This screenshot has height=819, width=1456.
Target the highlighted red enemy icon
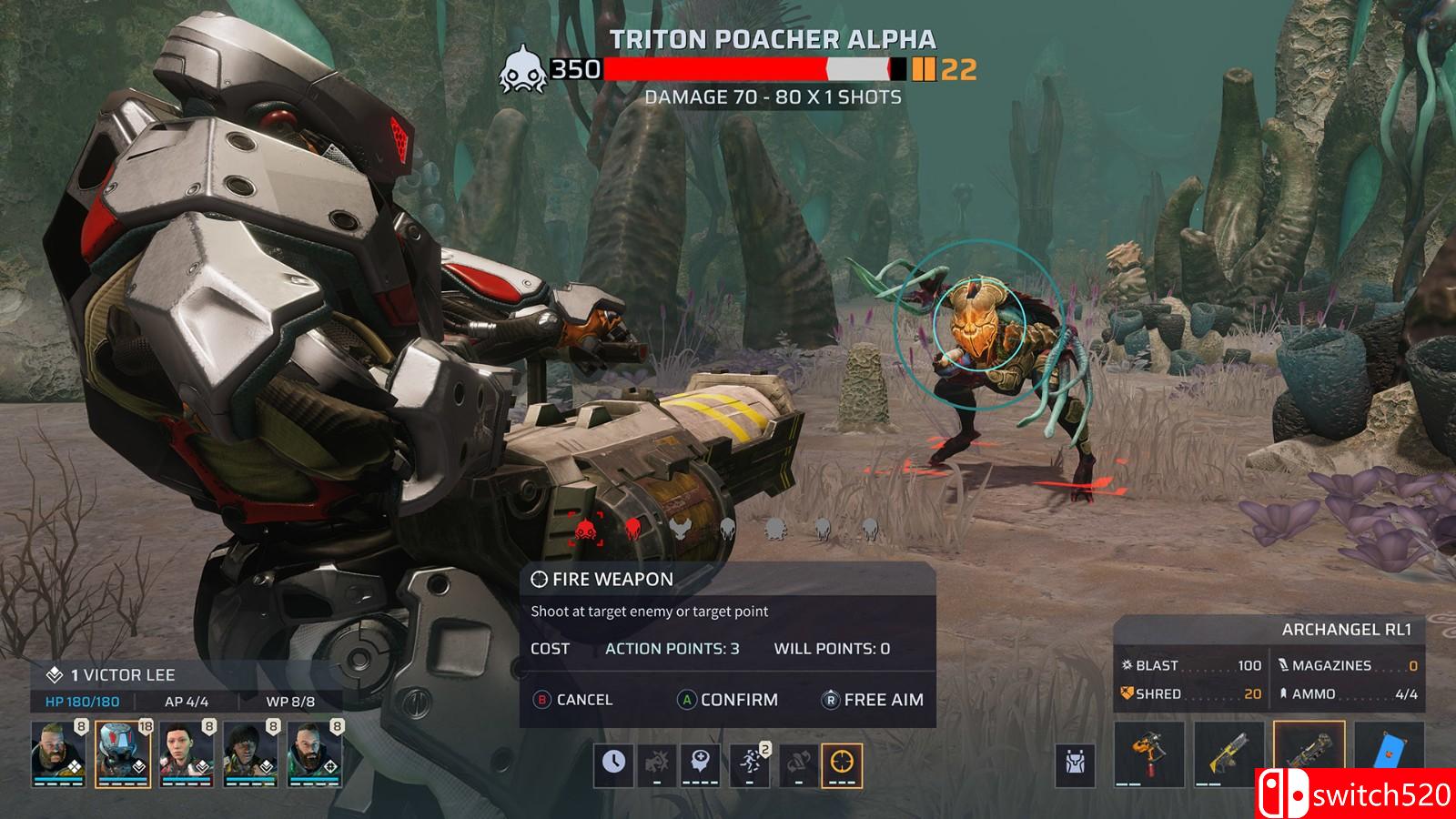click(585, 528)
